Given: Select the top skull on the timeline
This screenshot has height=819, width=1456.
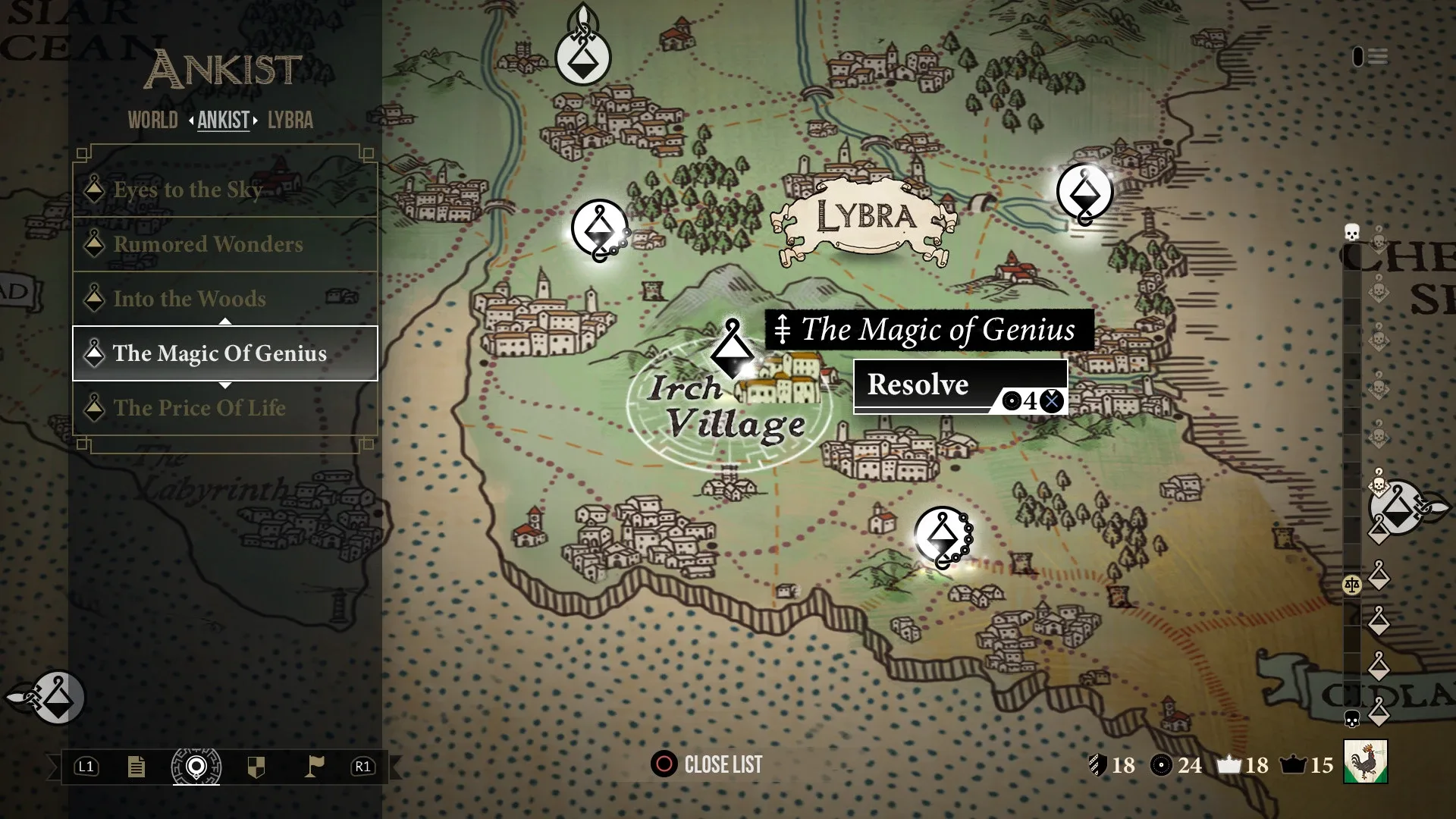Looking at the screenshot, I should pyautogui.click(x=1351, y=231).
